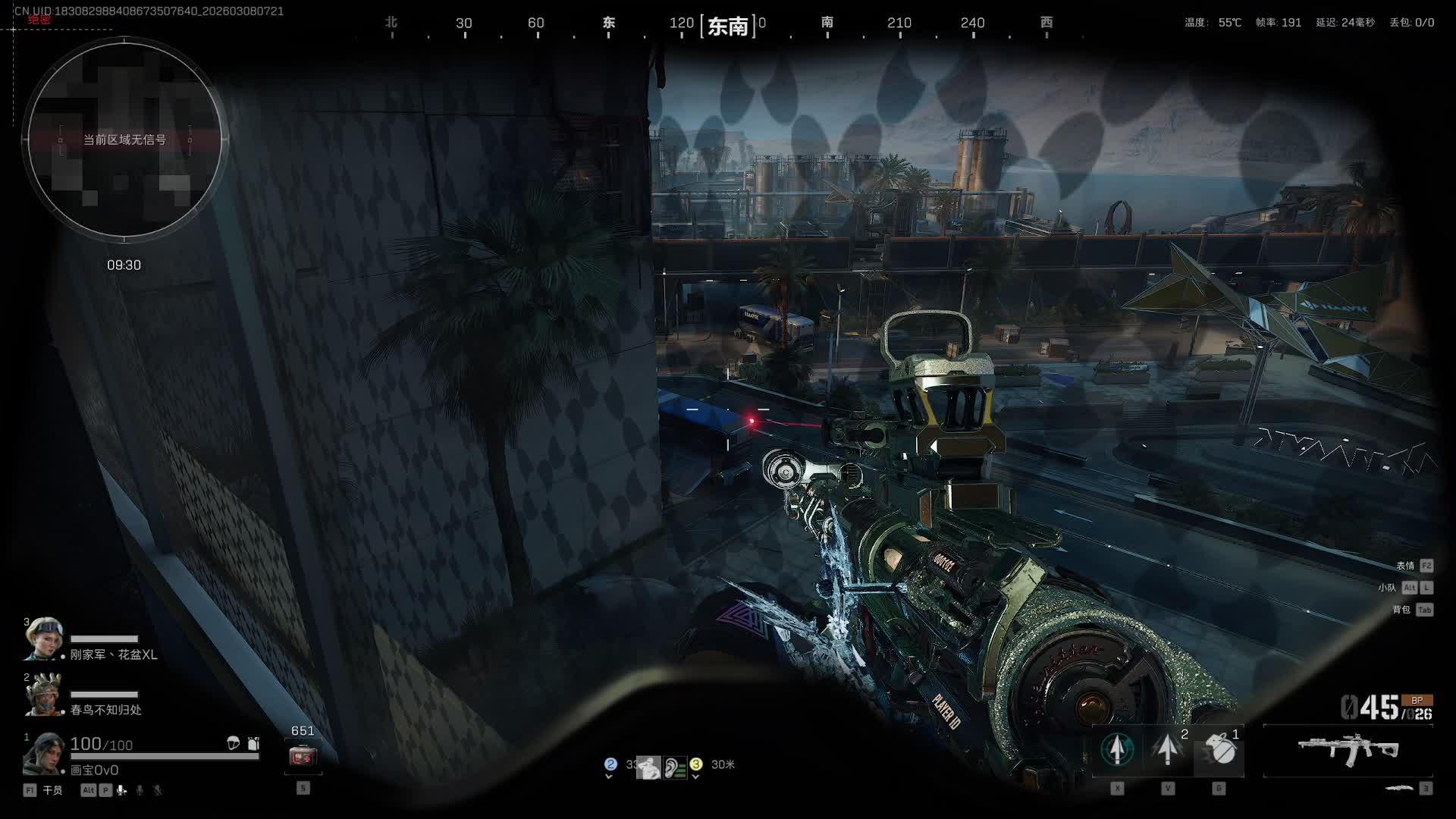Click own operator portrait 画宝0v0
The image size is (1456, 819).
click(43, 754)
